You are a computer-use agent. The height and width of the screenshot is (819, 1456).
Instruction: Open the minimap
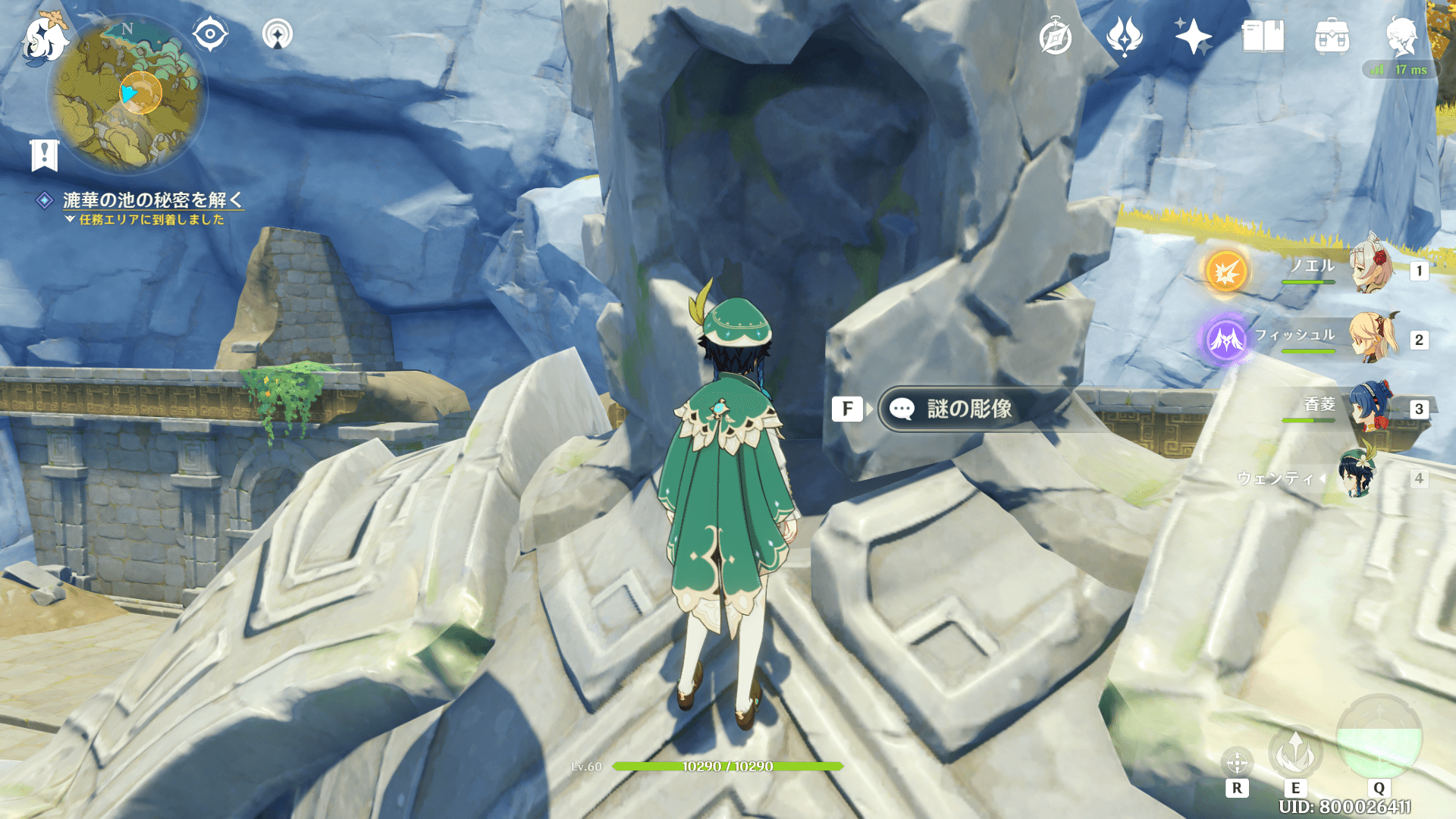pyautogui.click(x=127, y=94)
